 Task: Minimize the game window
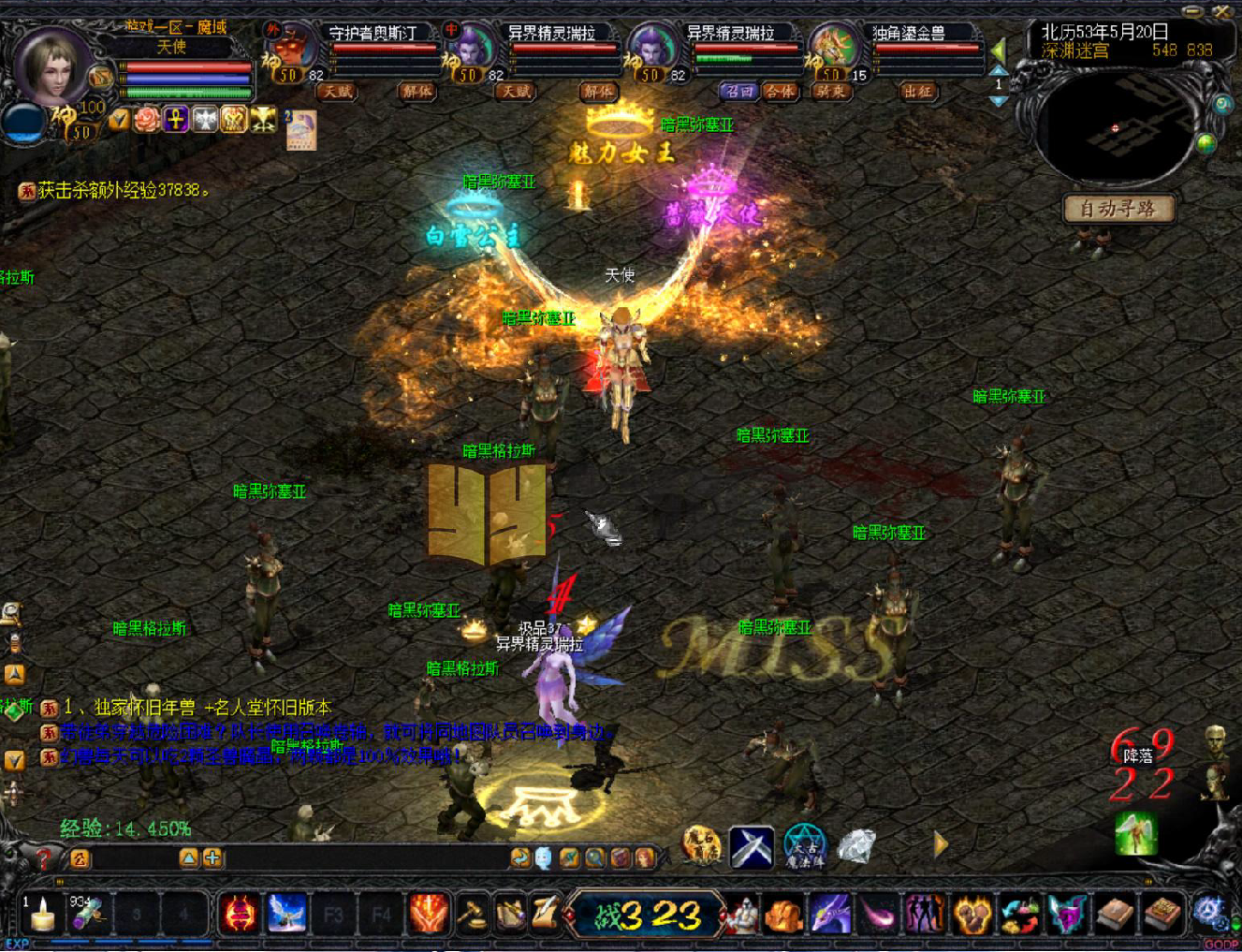click(x=1191, y=11)
